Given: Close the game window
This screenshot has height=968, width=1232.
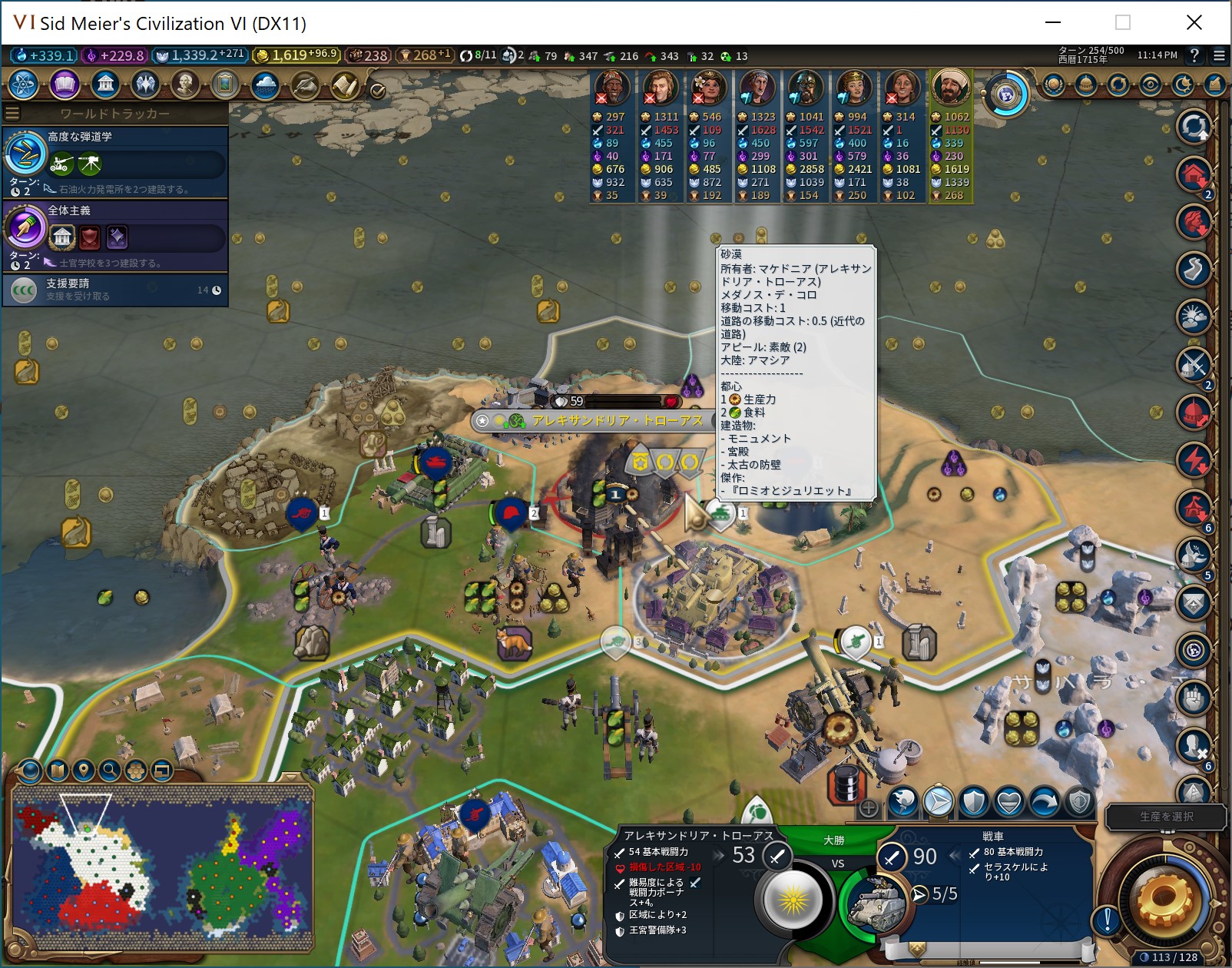Looking at the screenshot, I should point(1194,22).
